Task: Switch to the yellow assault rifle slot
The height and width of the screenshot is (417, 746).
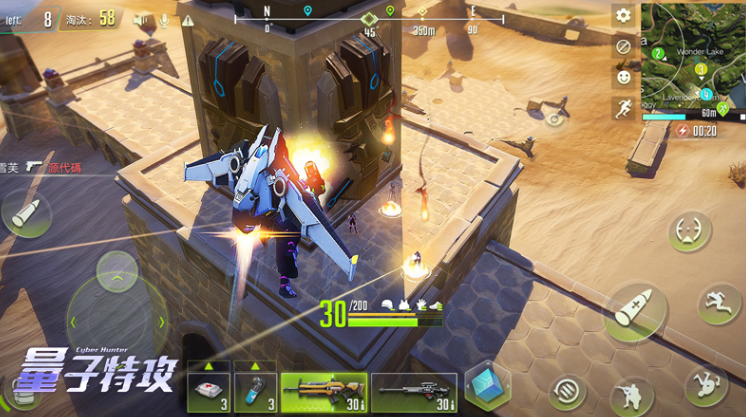Action: point(323,391)
